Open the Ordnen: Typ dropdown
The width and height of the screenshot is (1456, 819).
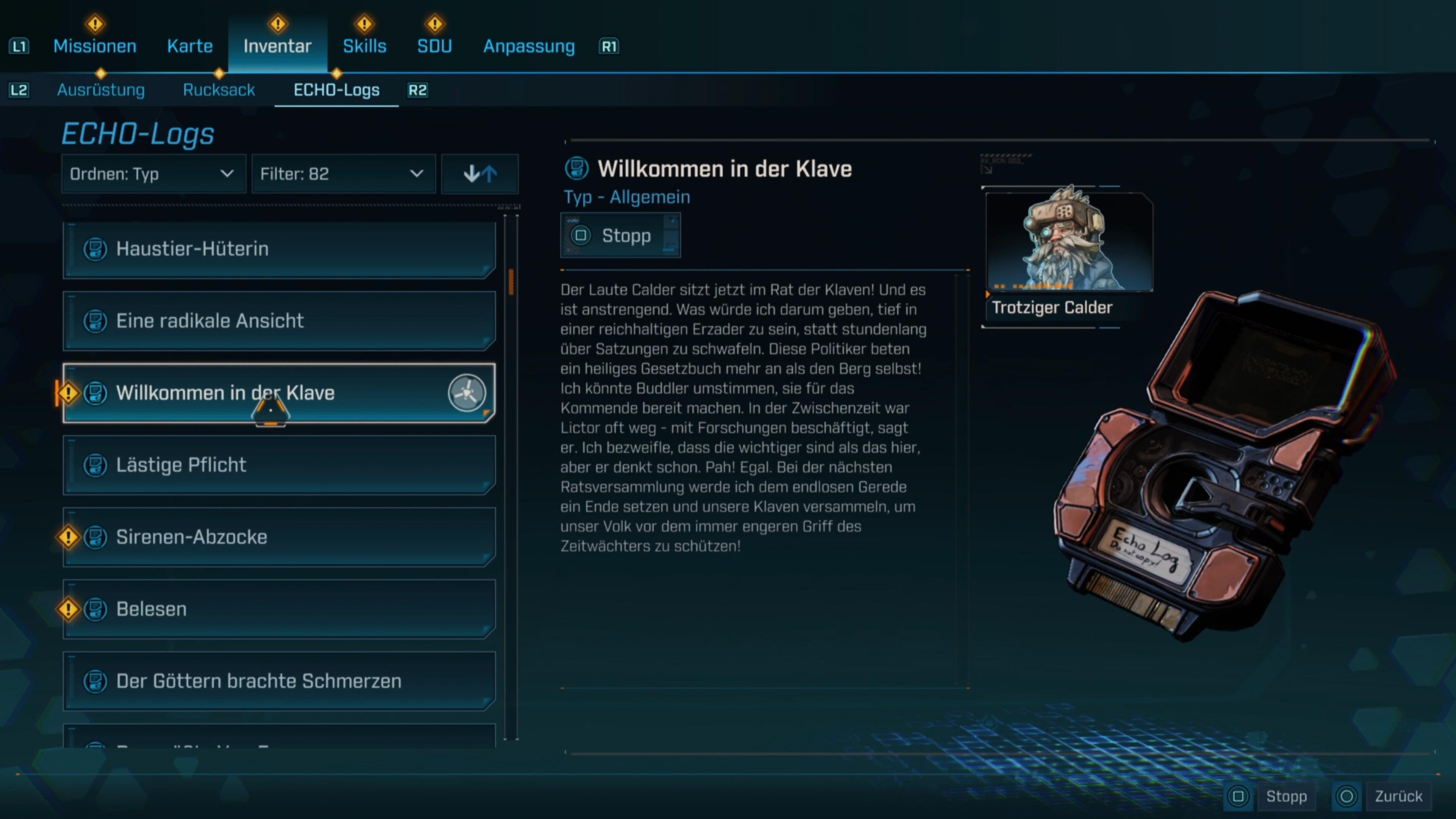(152, 174)
